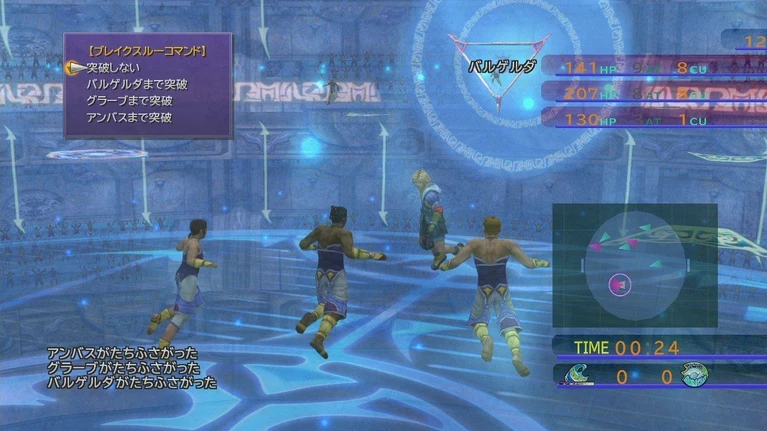
Task: Choose アンバスまで突破
Action: coord(129,117)
